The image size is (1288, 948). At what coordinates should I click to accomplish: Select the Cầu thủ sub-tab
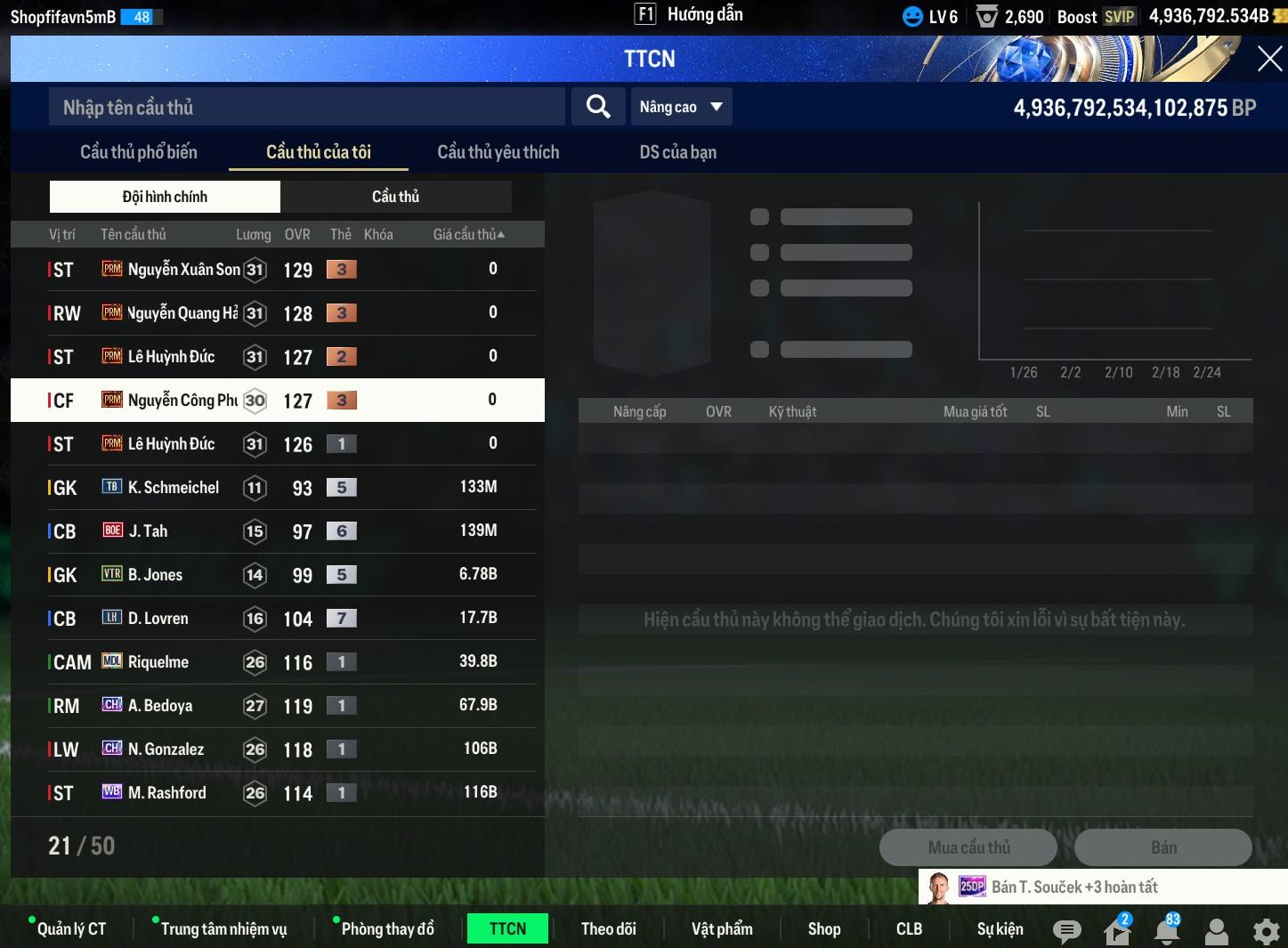[x=395, y=197]
